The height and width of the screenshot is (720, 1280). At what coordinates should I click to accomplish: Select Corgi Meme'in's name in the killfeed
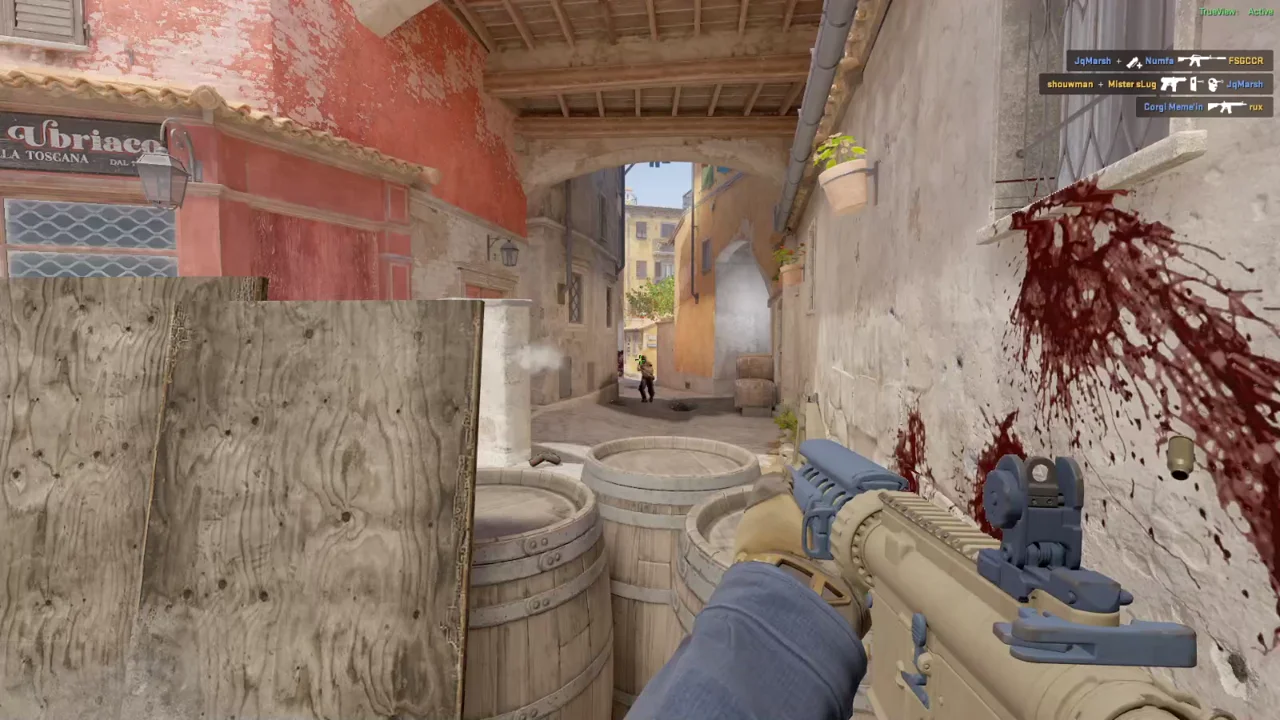click(1172, 106)
